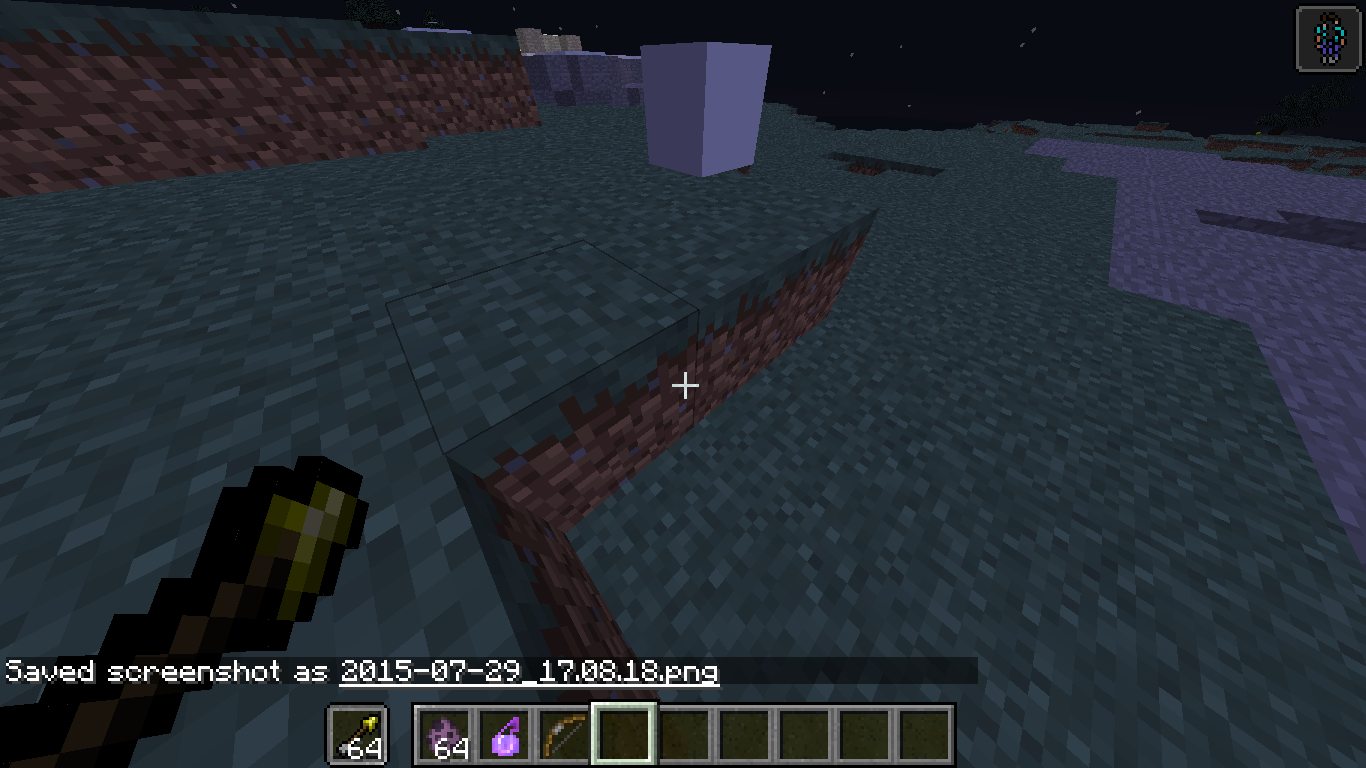Open the saved screenshot file link
This screenshot has height=768, width=1366.
pos(529,671)
